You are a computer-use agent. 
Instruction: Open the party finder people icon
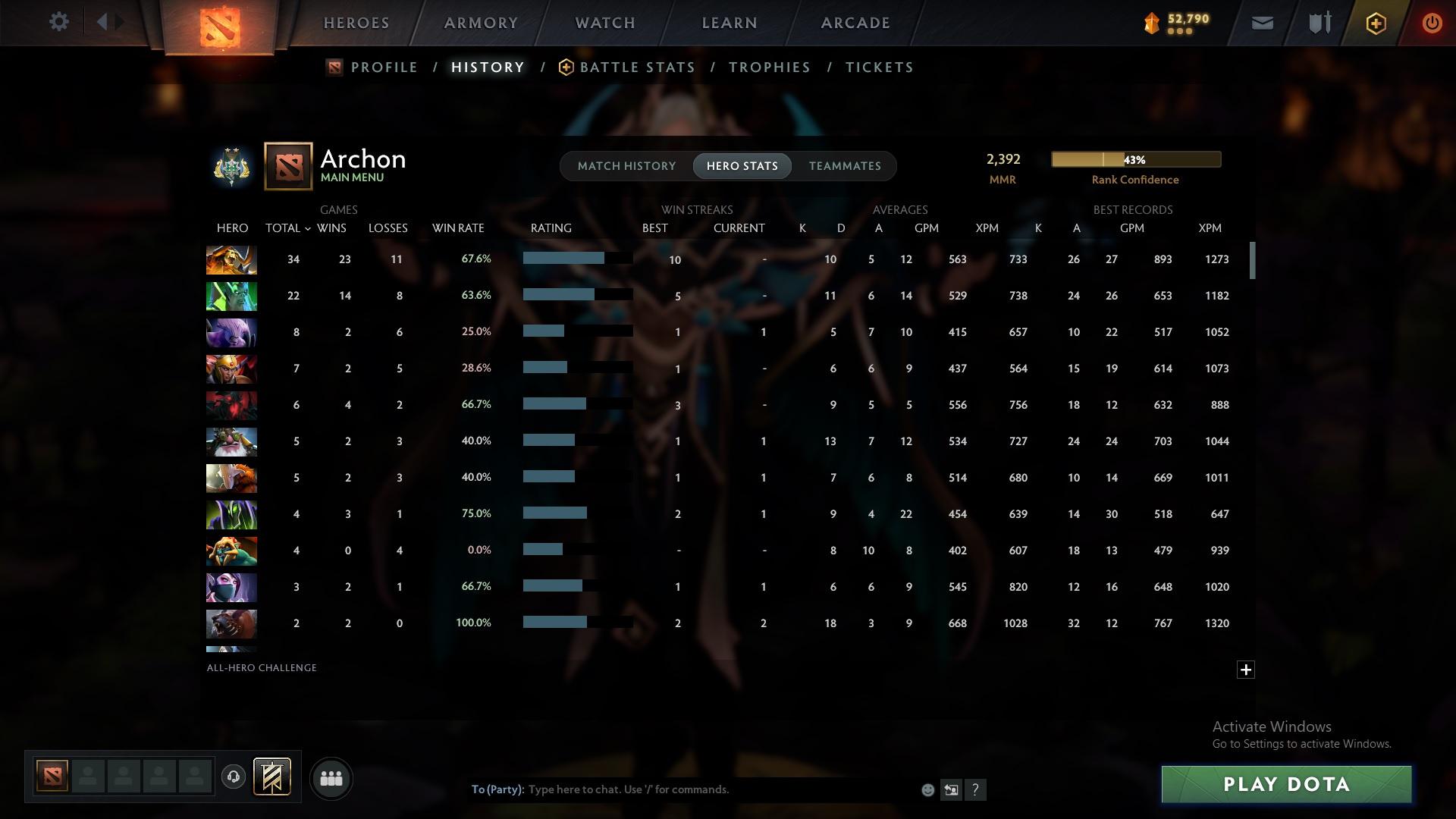pos(331,778)
